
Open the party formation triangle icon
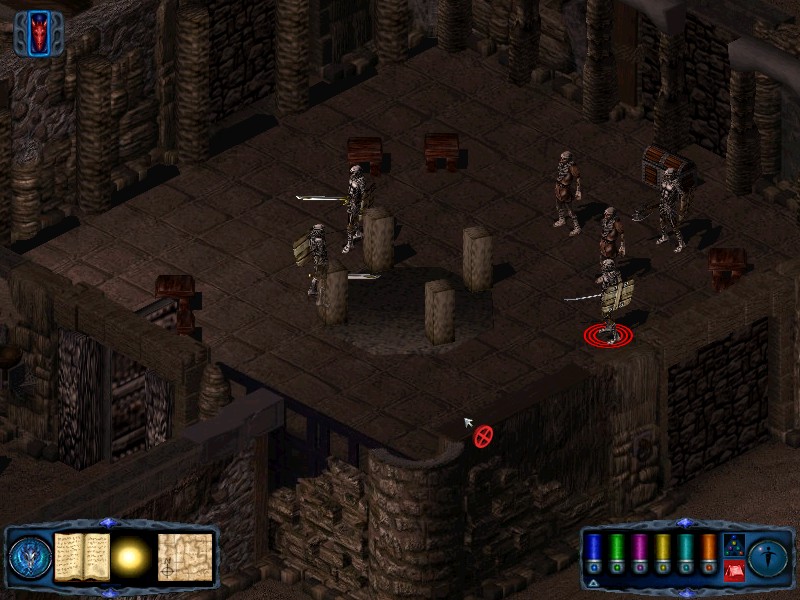[x=732, y=545]
